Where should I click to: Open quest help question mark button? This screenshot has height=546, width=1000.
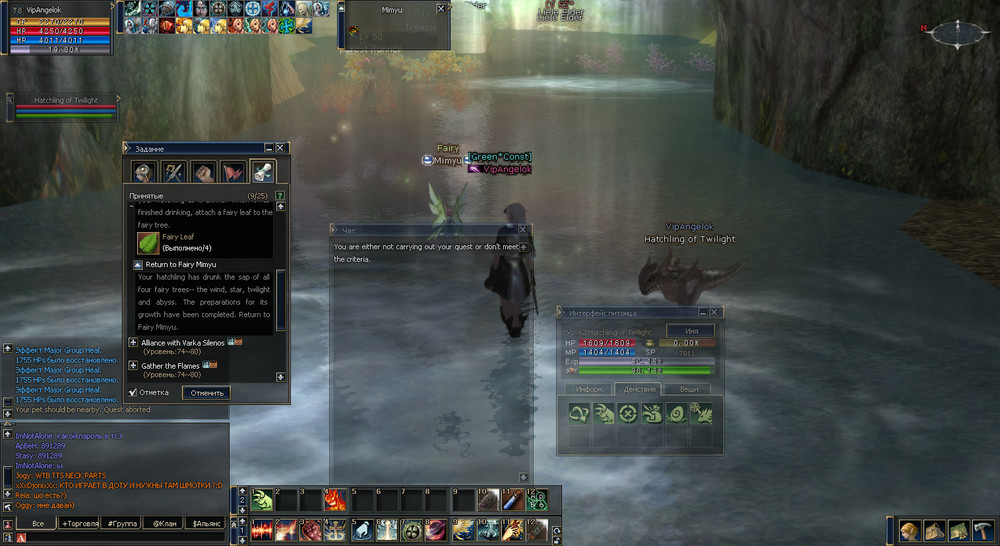click(x=281, y=195)
